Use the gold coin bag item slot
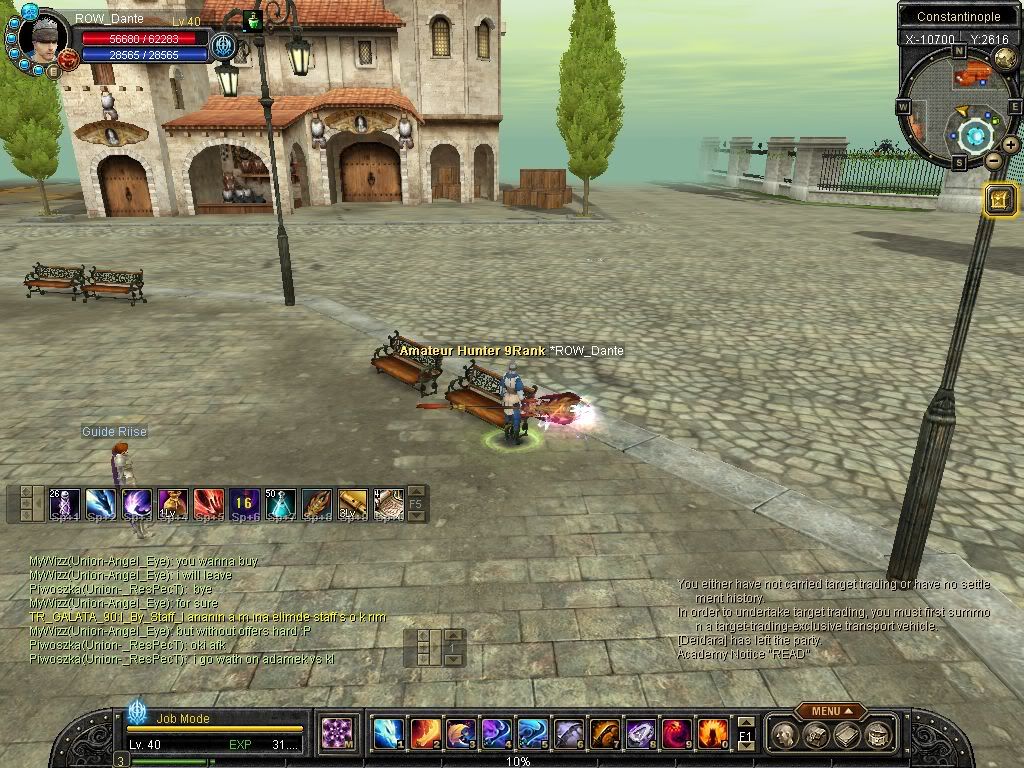The height and width of the screenshot is (768, 1024). [172, 504]
